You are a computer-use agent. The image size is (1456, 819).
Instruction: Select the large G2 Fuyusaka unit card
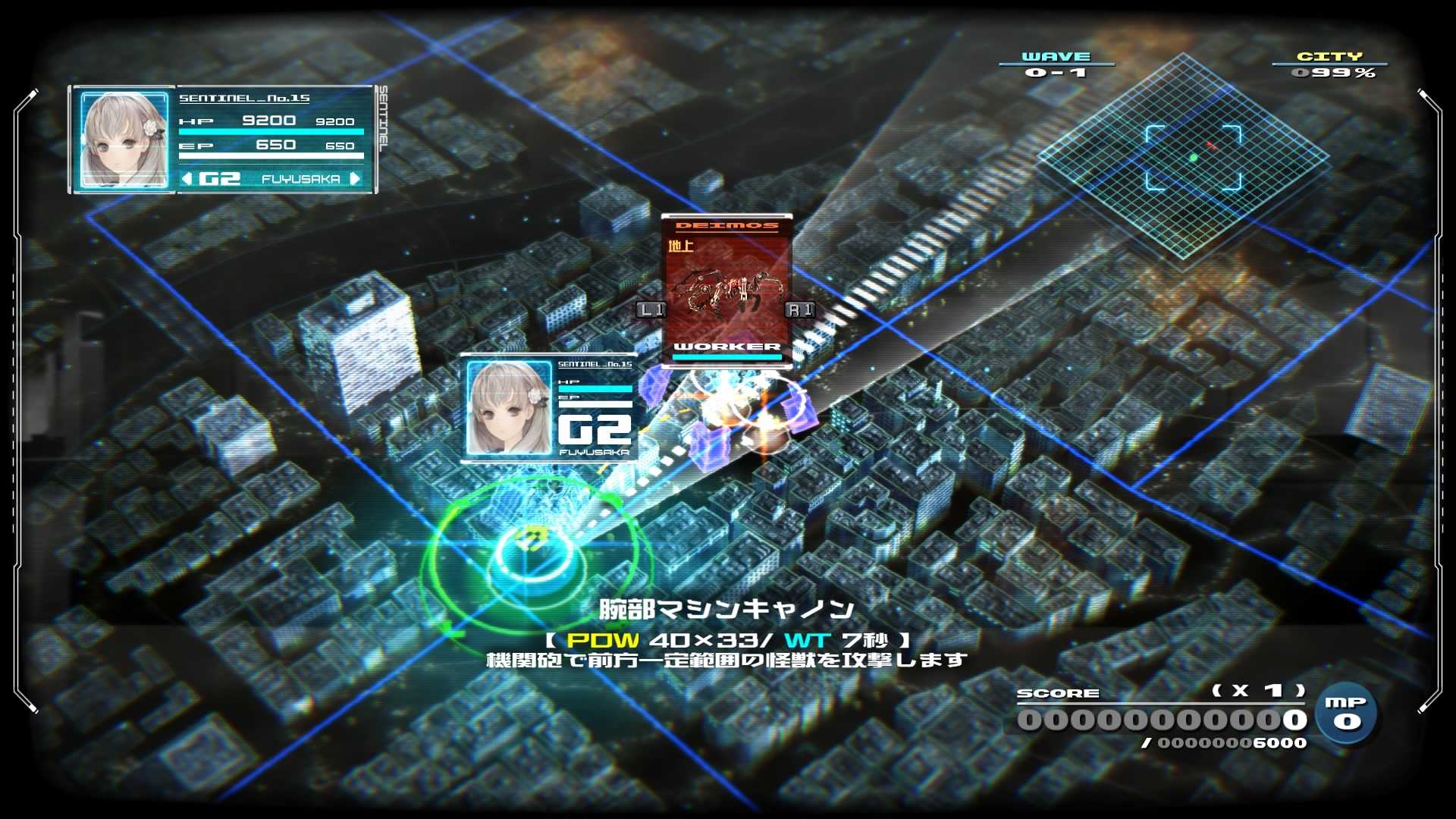click(549, 408)
